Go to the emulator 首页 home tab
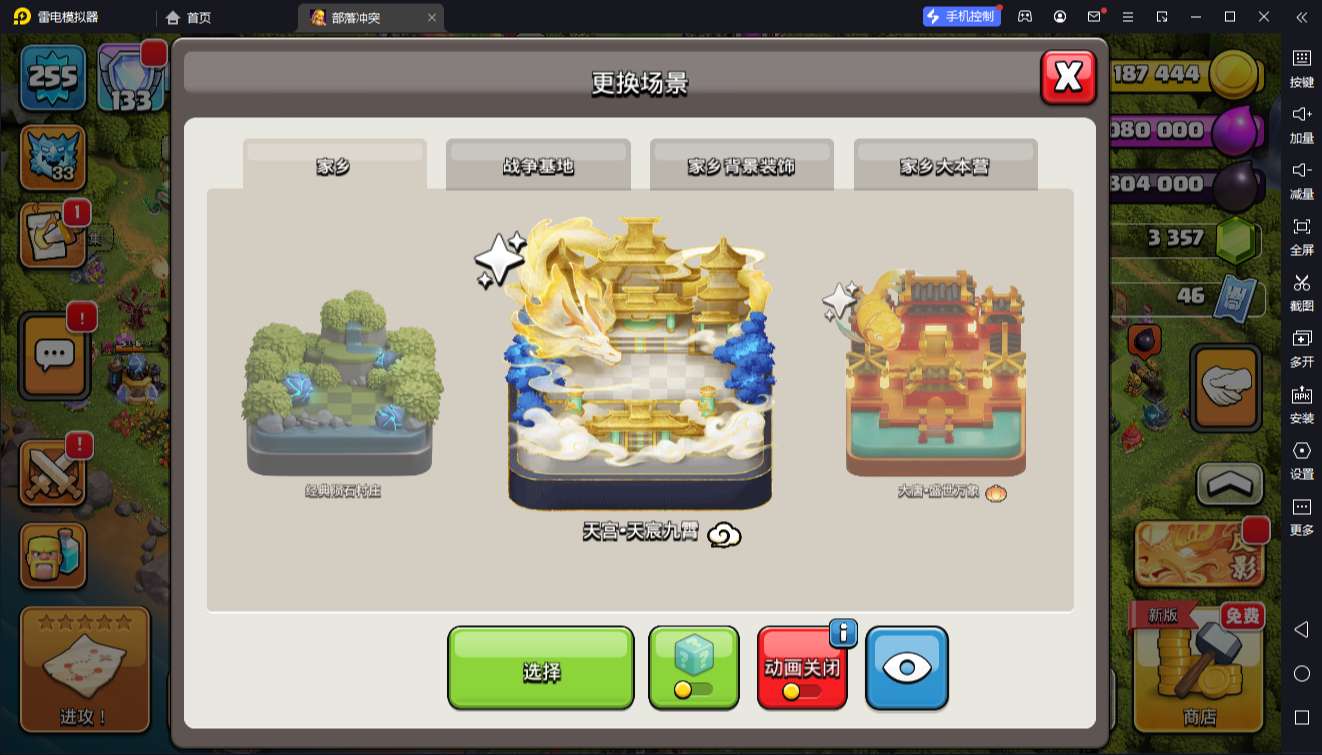 click(x=190, y=16)
